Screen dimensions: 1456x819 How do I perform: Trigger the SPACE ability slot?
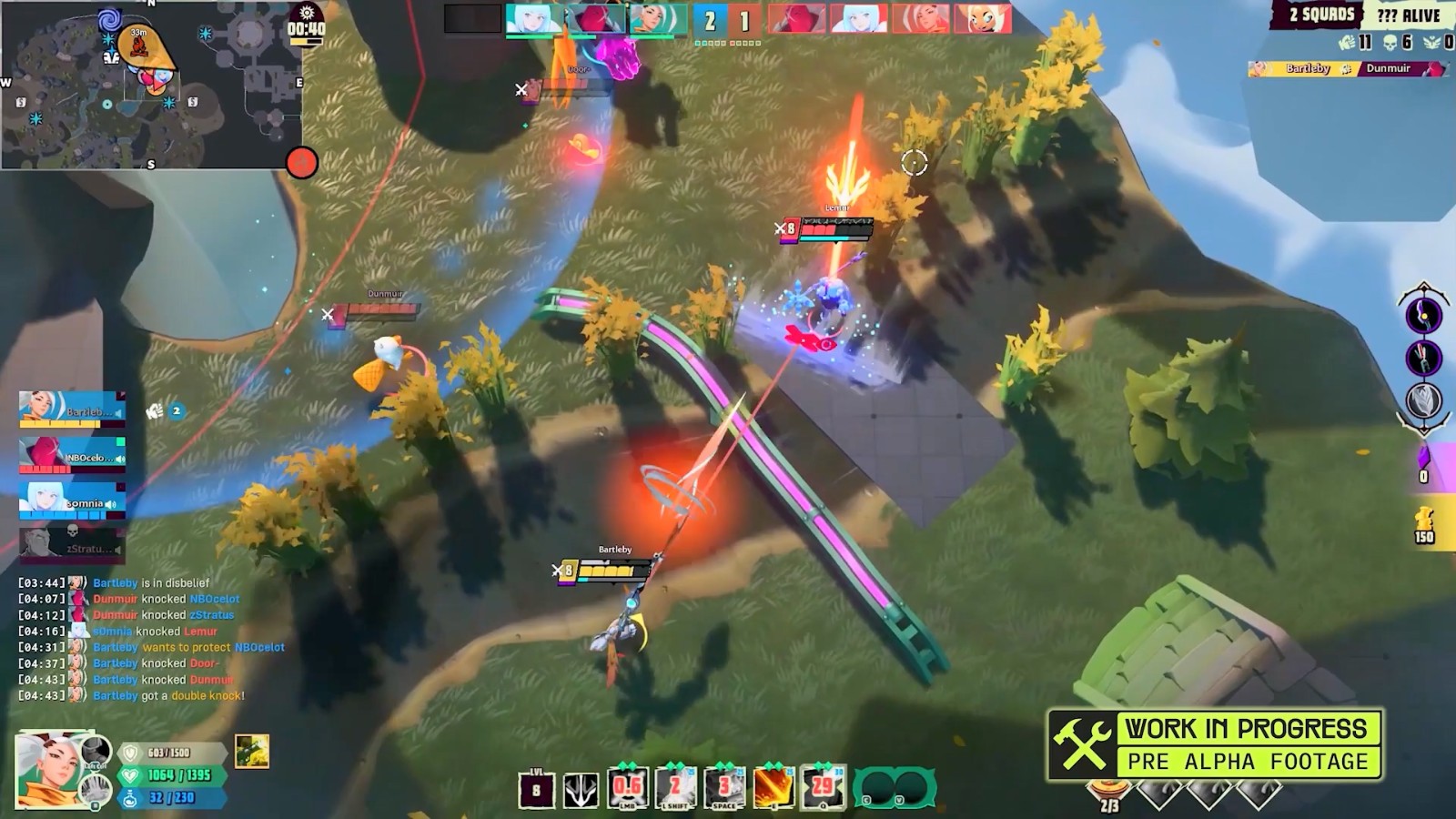(725, 788)
